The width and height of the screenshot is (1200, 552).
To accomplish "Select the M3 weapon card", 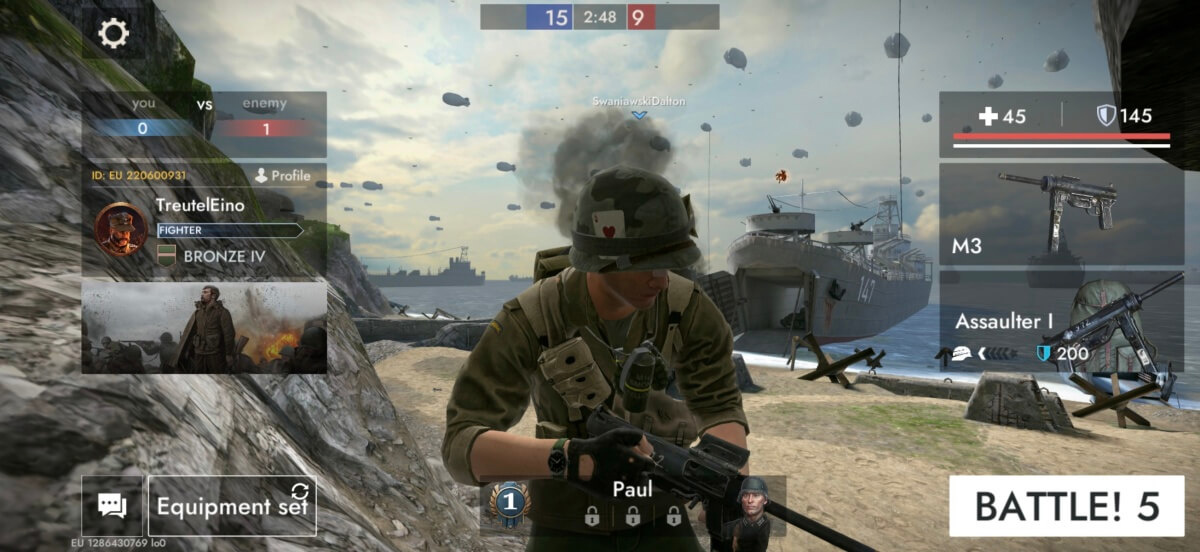I will coord(1061,212).
